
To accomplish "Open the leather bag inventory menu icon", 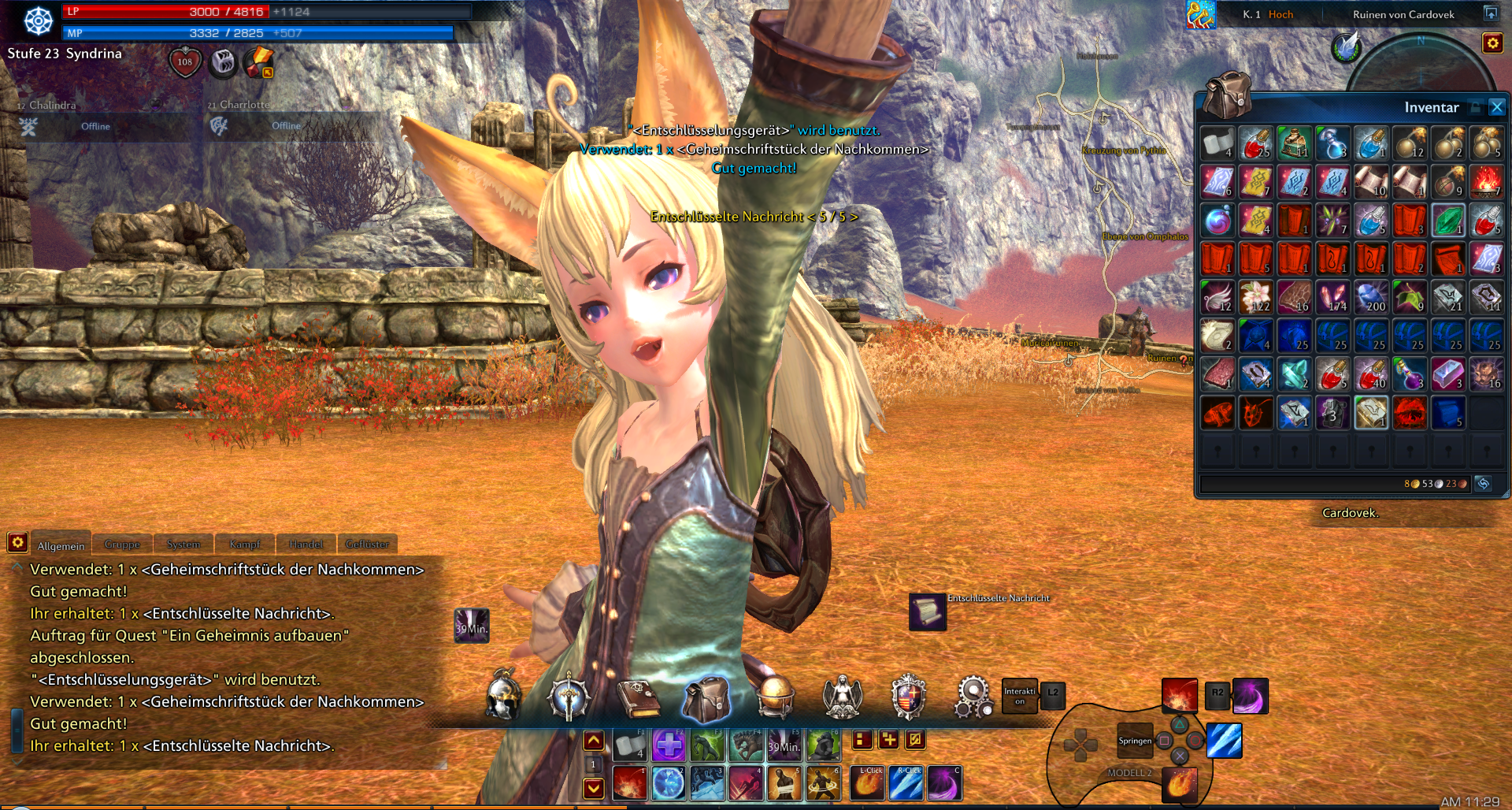I will click(x=706, y=698).
